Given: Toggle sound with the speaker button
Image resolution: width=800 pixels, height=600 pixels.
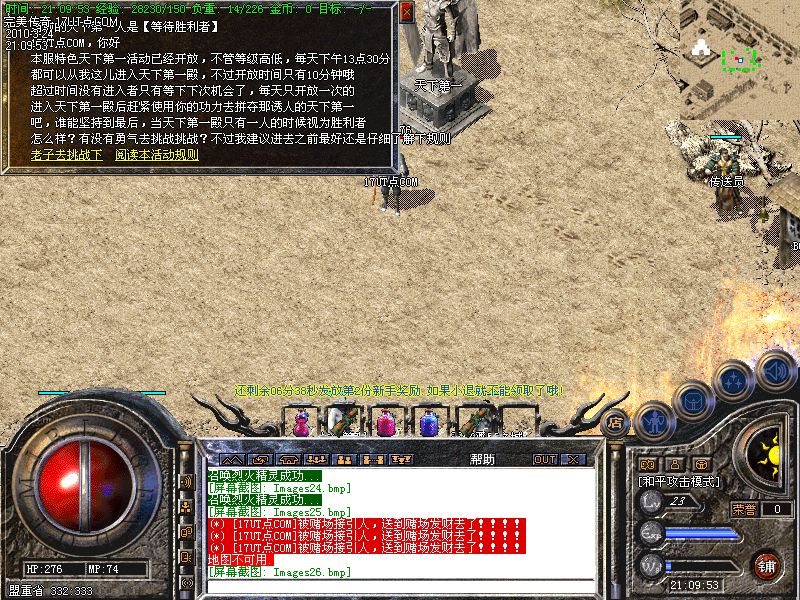Looking at the screenshot, I should click(x=775, y=368).
